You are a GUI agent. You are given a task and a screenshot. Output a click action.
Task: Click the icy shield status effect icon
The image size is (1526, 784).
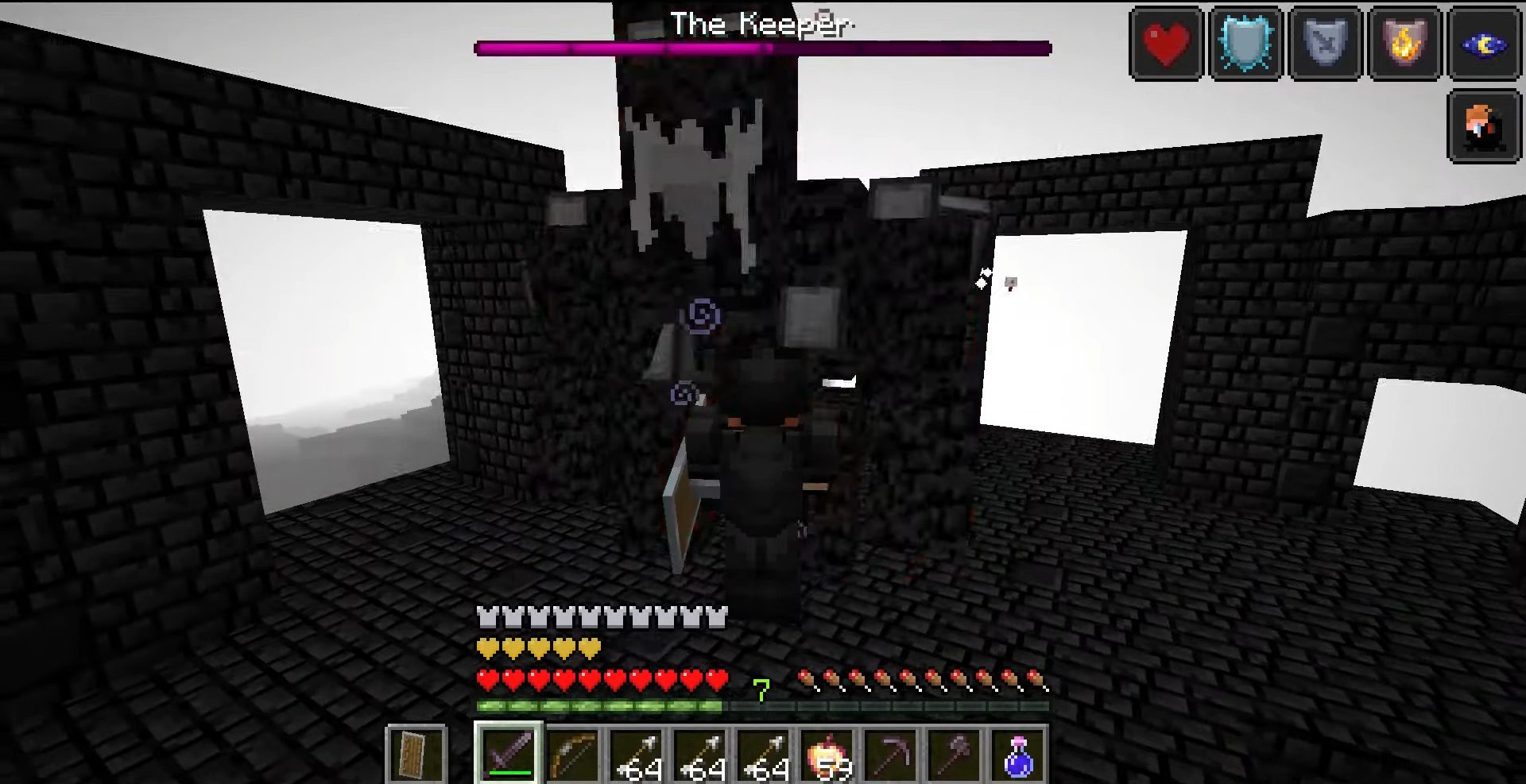[x=1244, y=41]
